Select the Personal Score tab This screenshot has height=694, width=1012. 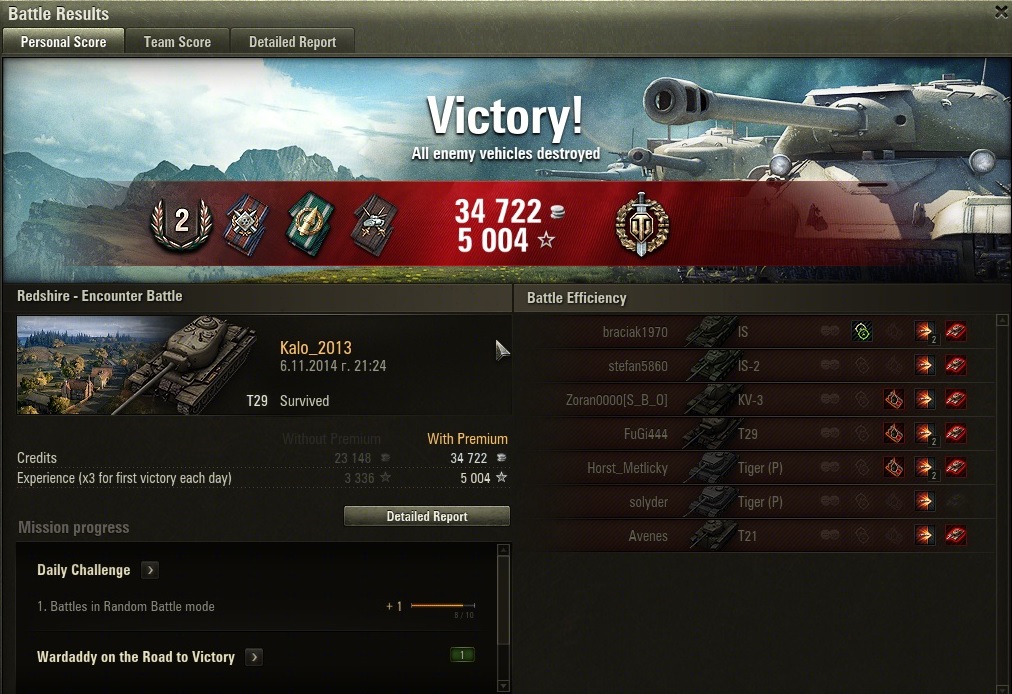tap(63, 42)
